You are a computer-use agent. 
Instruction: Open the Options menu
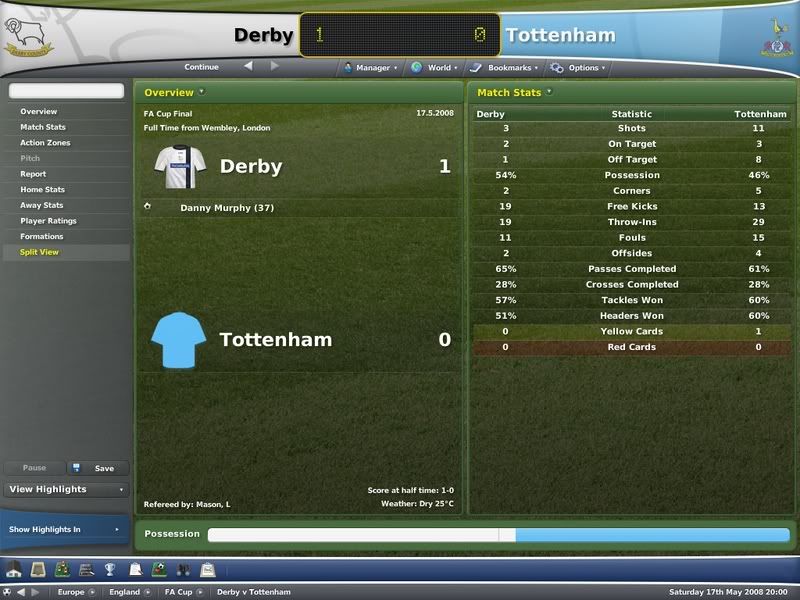coord(582,68)
